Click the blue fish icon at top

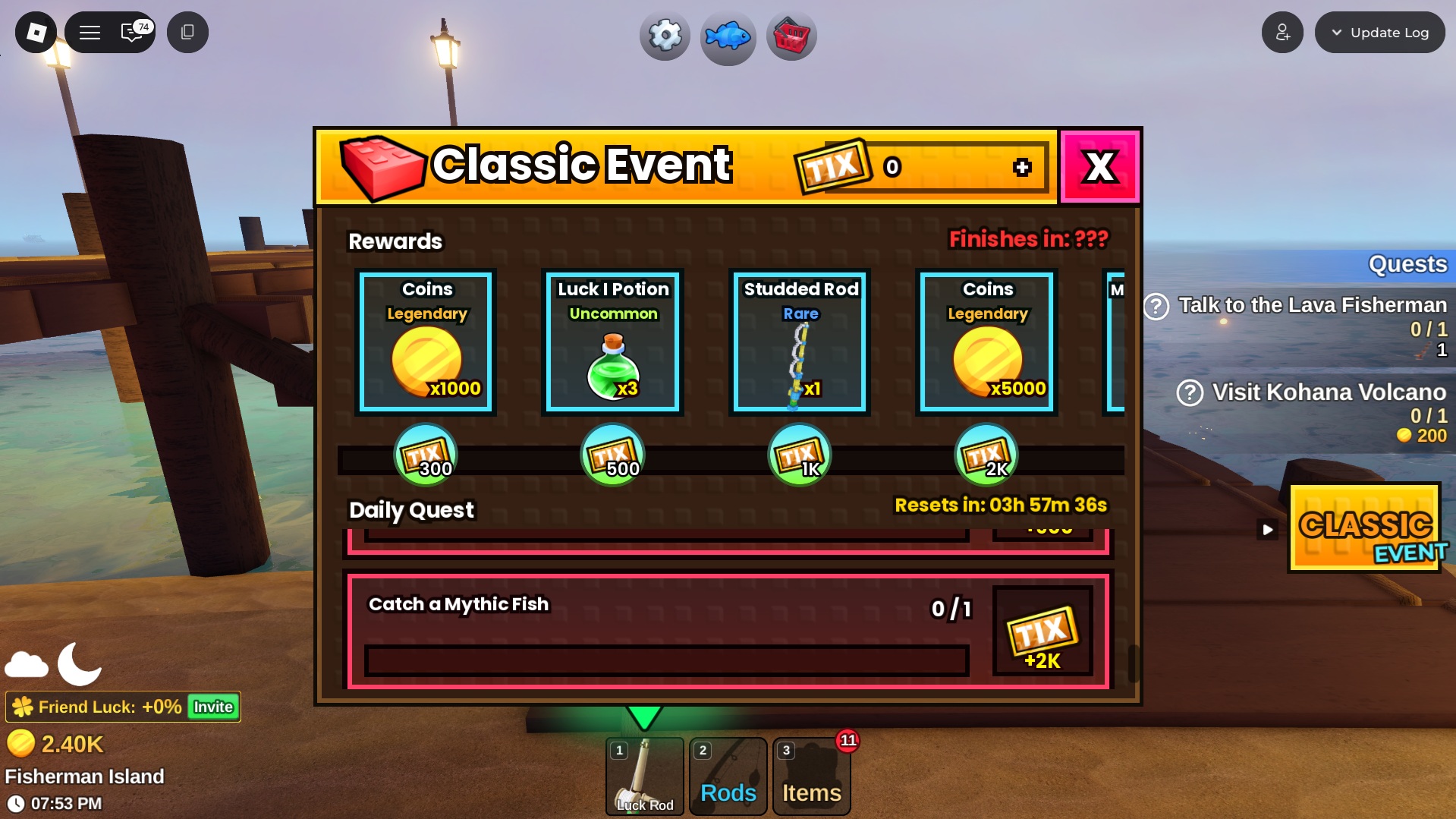point(728,36)
